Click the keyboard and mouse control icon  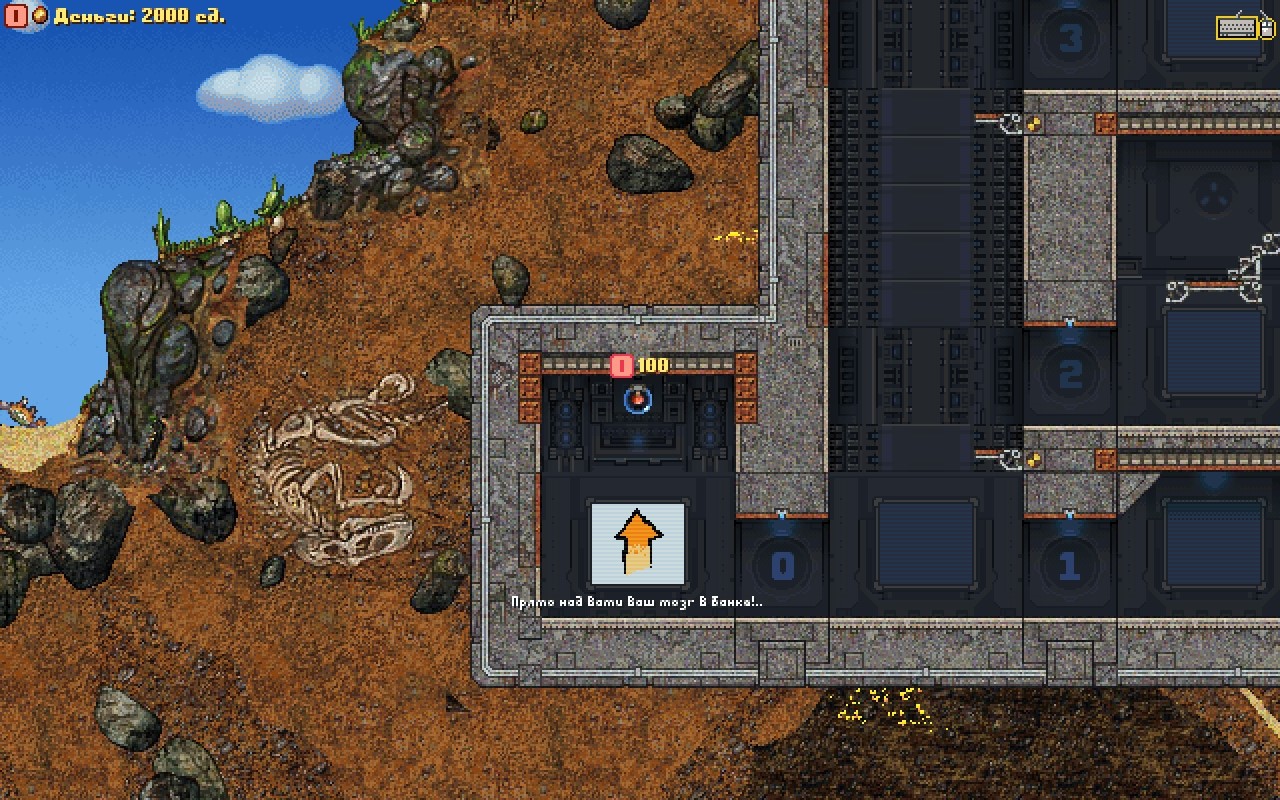click(x=1243, y=27)
